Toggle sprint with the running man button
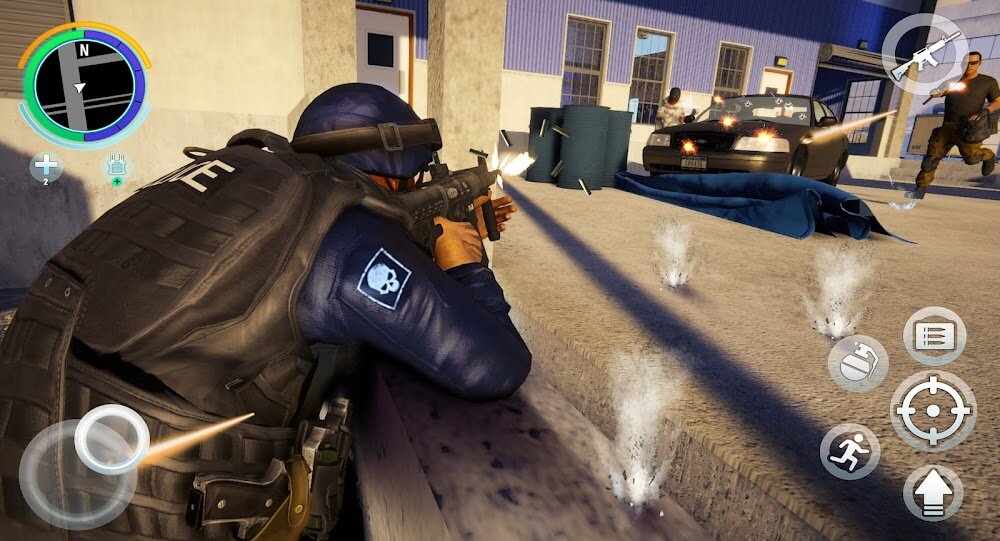The width and height of the screenshot is (1000, 541). 850,451
